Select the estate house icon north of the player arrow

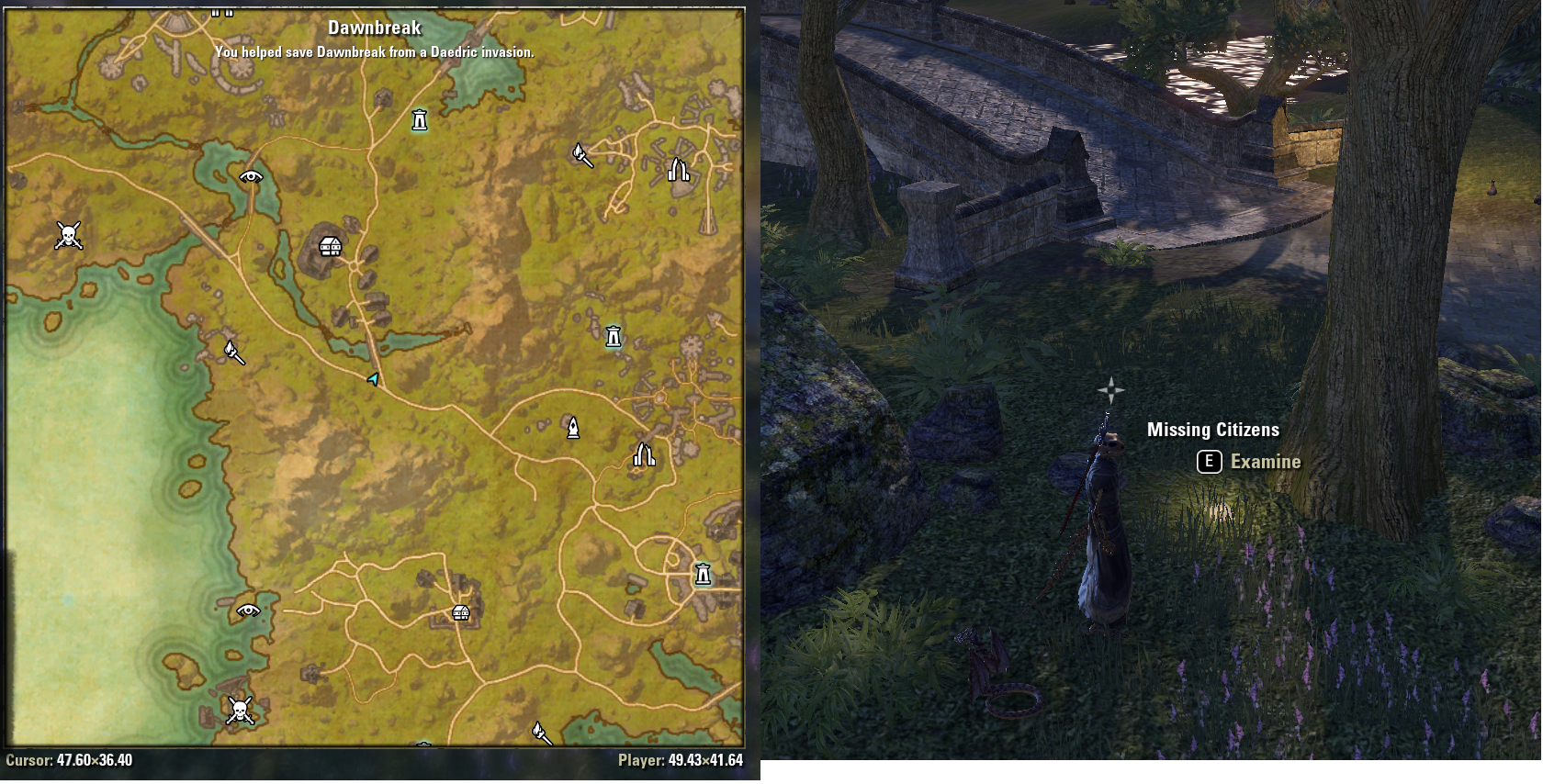pyautogui.click(x=328, y=248)
